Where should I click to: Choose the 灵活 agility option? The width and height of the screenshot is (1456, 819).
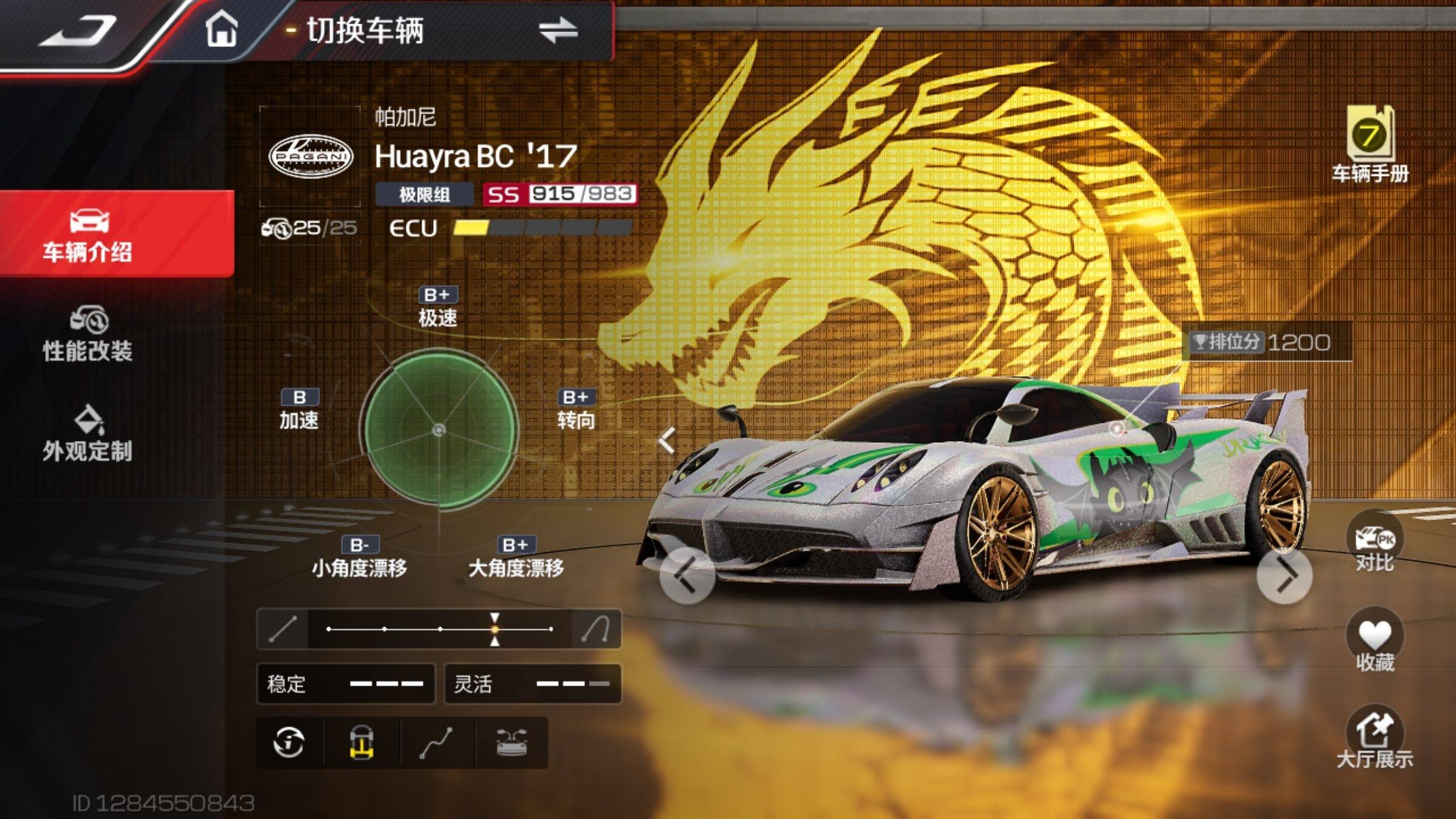[x=533, y=684]
